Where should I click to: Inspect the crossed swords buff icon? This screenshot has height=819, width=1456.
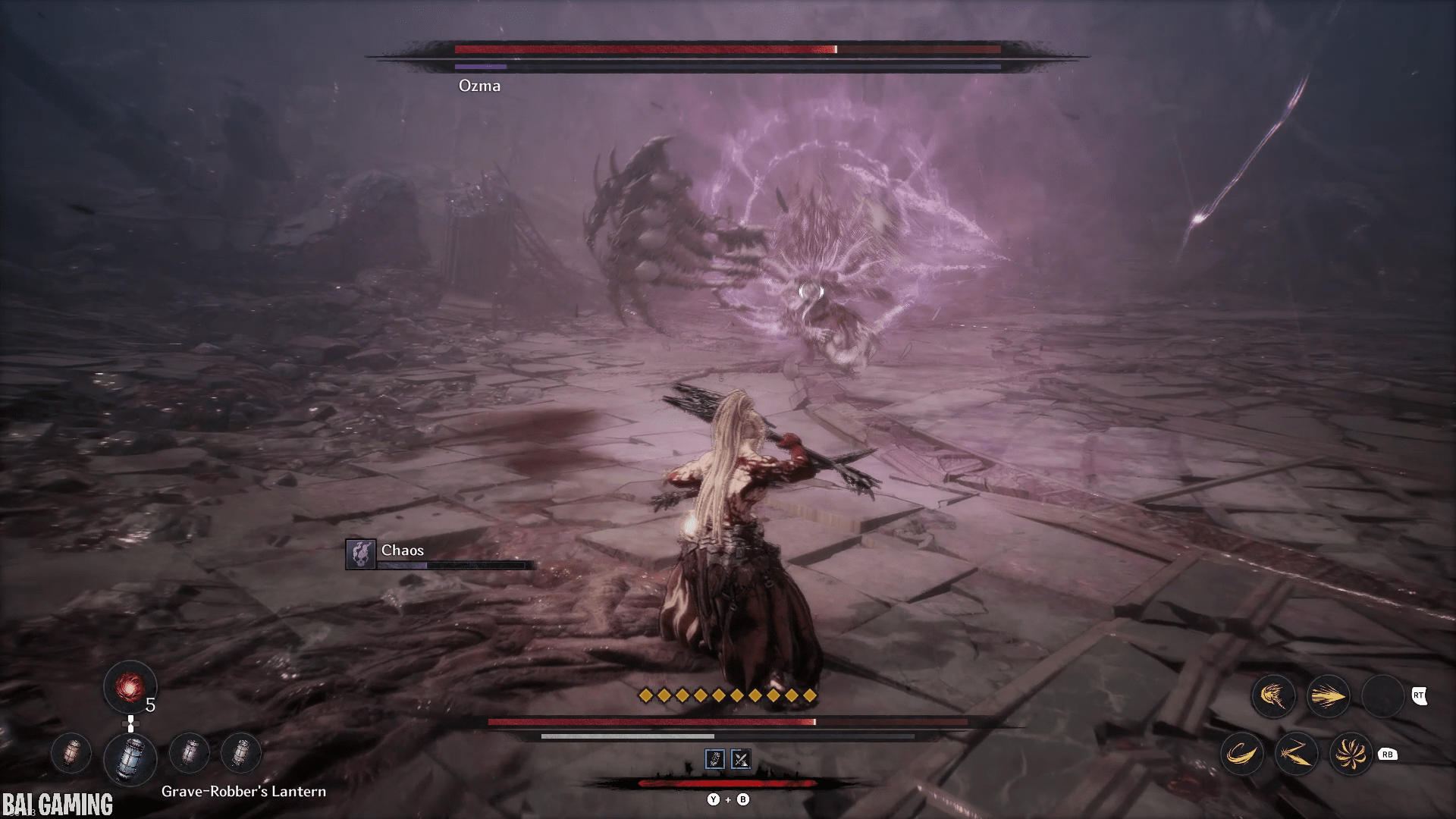pos(741,759)
